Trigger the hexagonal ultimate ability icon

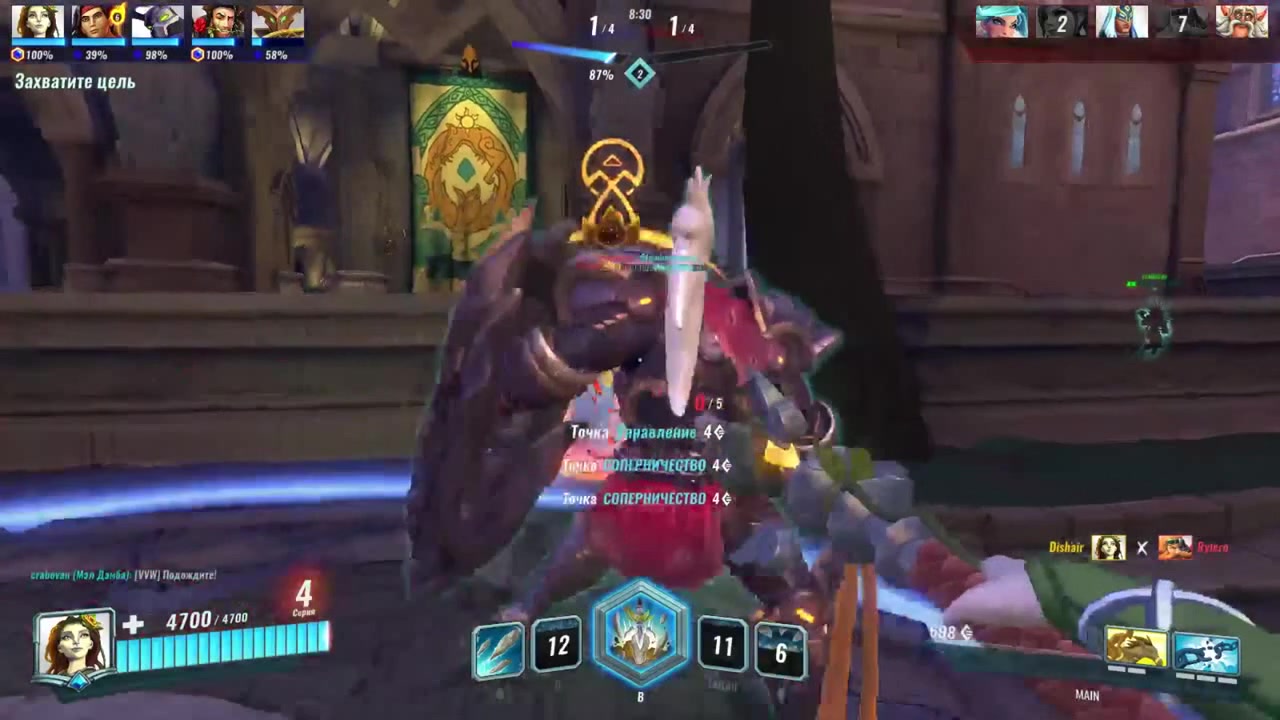pyautogui.click(x=641, y=634)
